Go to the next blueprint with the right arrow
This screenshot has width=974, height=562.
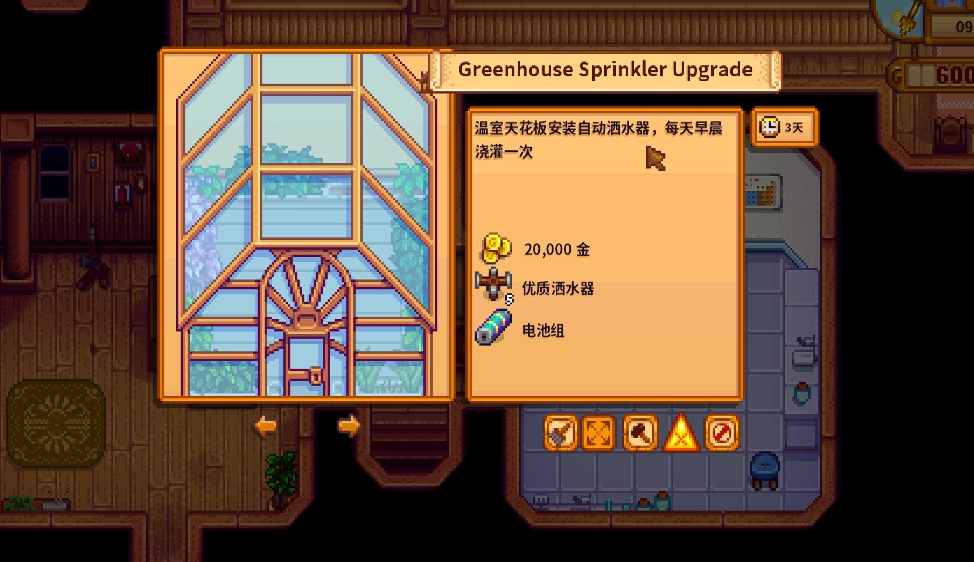(348, 426)
